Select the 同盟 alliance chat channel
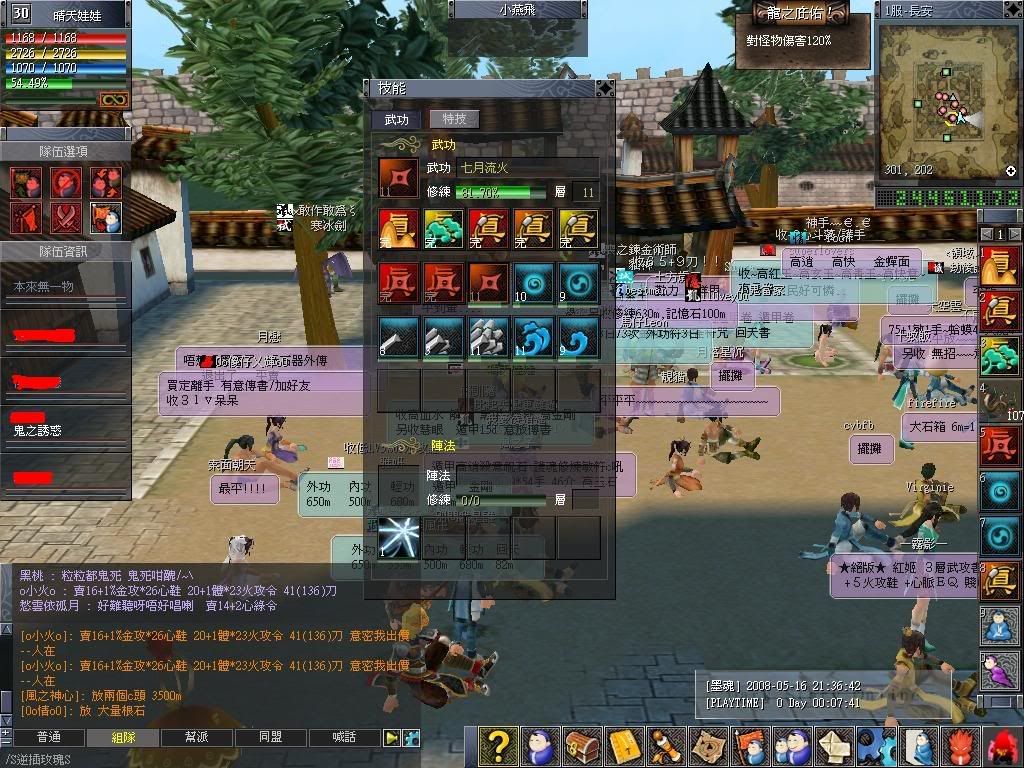The image size is (1024, 768). pyautogui.click(x=270, y=737)
